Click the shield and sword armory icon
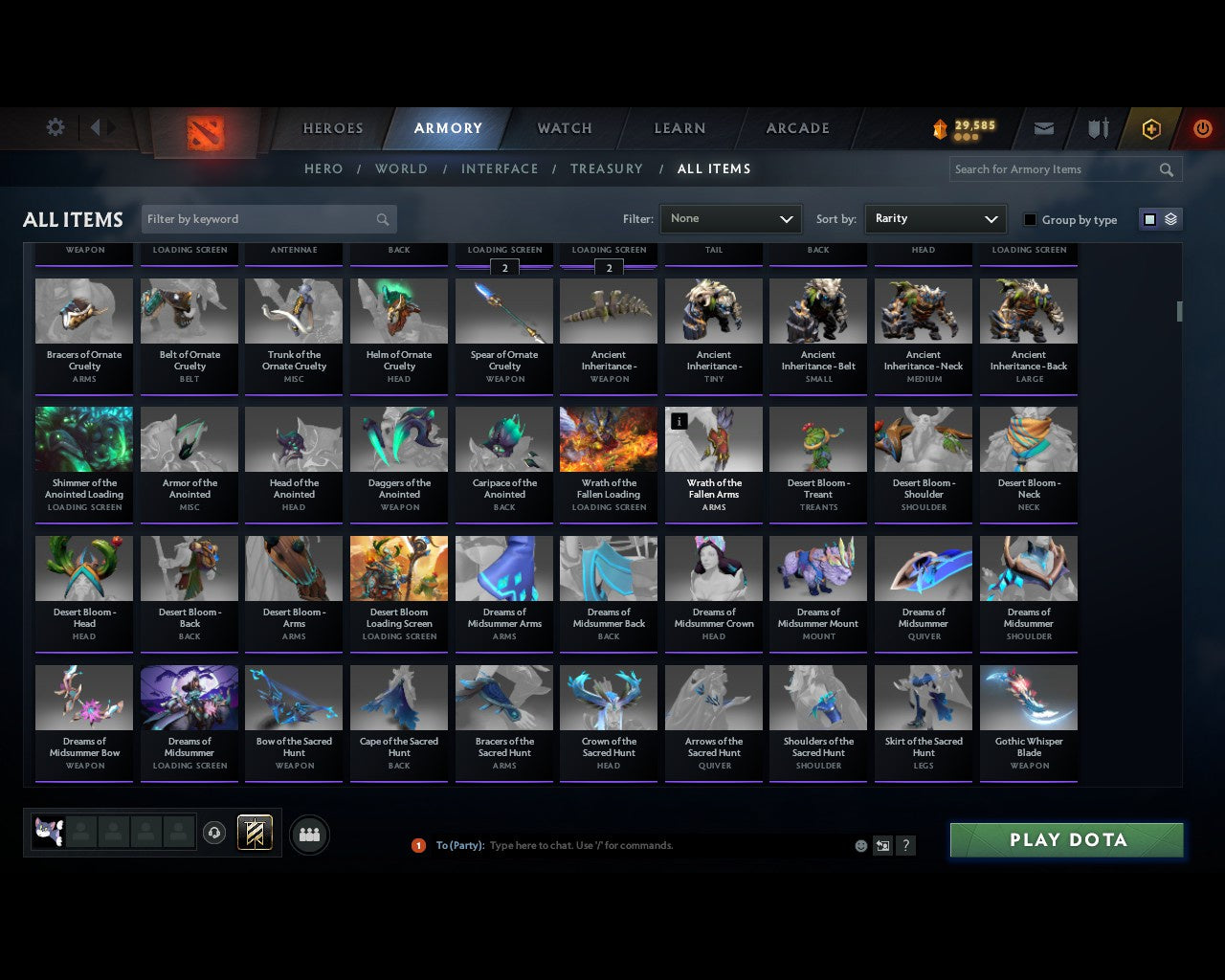This screenshot has height=980, width=1225. pyautogui.click(x=1097, y=127)
